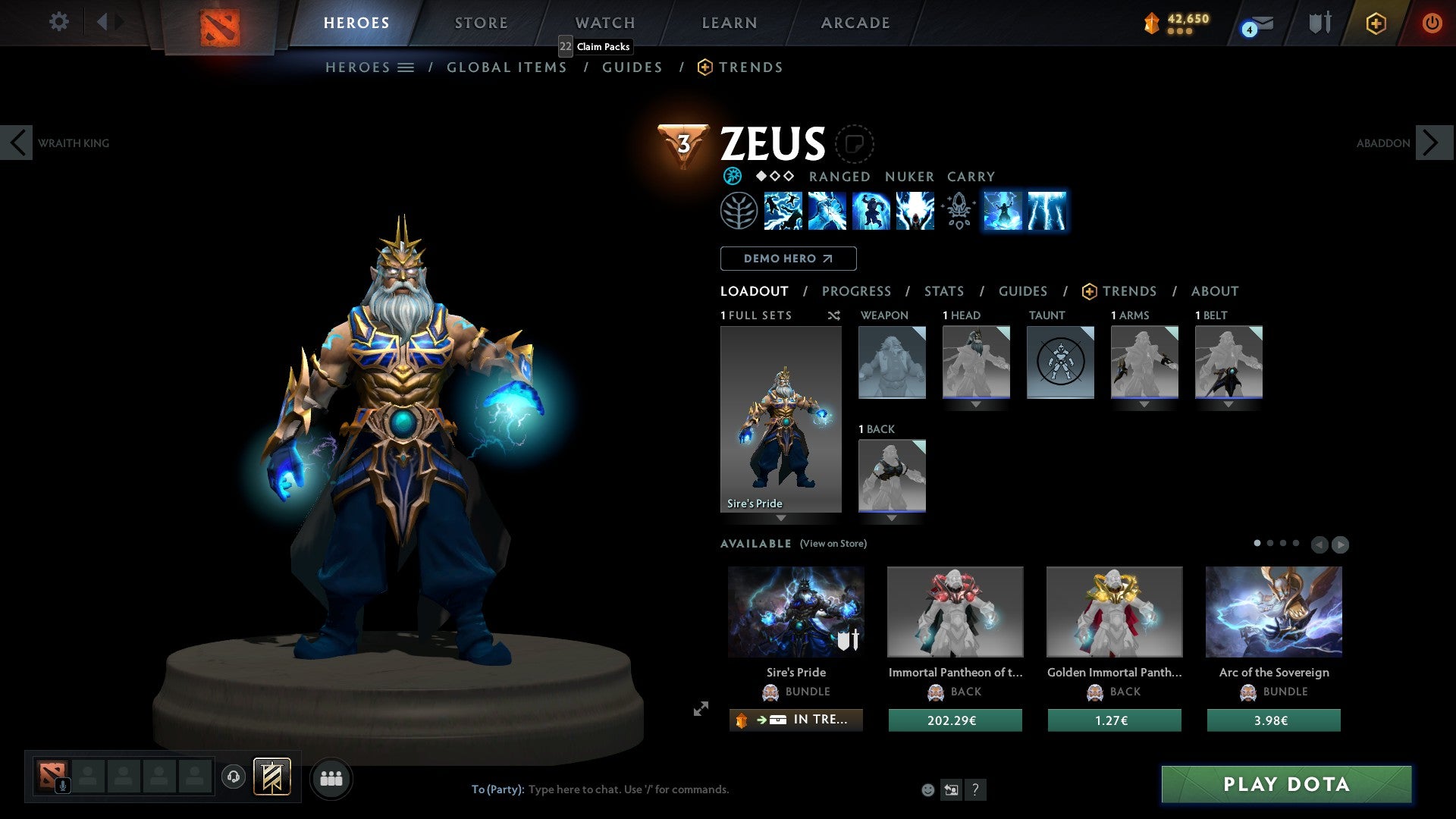
Task: Expand the equipped Head item slot
Action: coord(976,404)
